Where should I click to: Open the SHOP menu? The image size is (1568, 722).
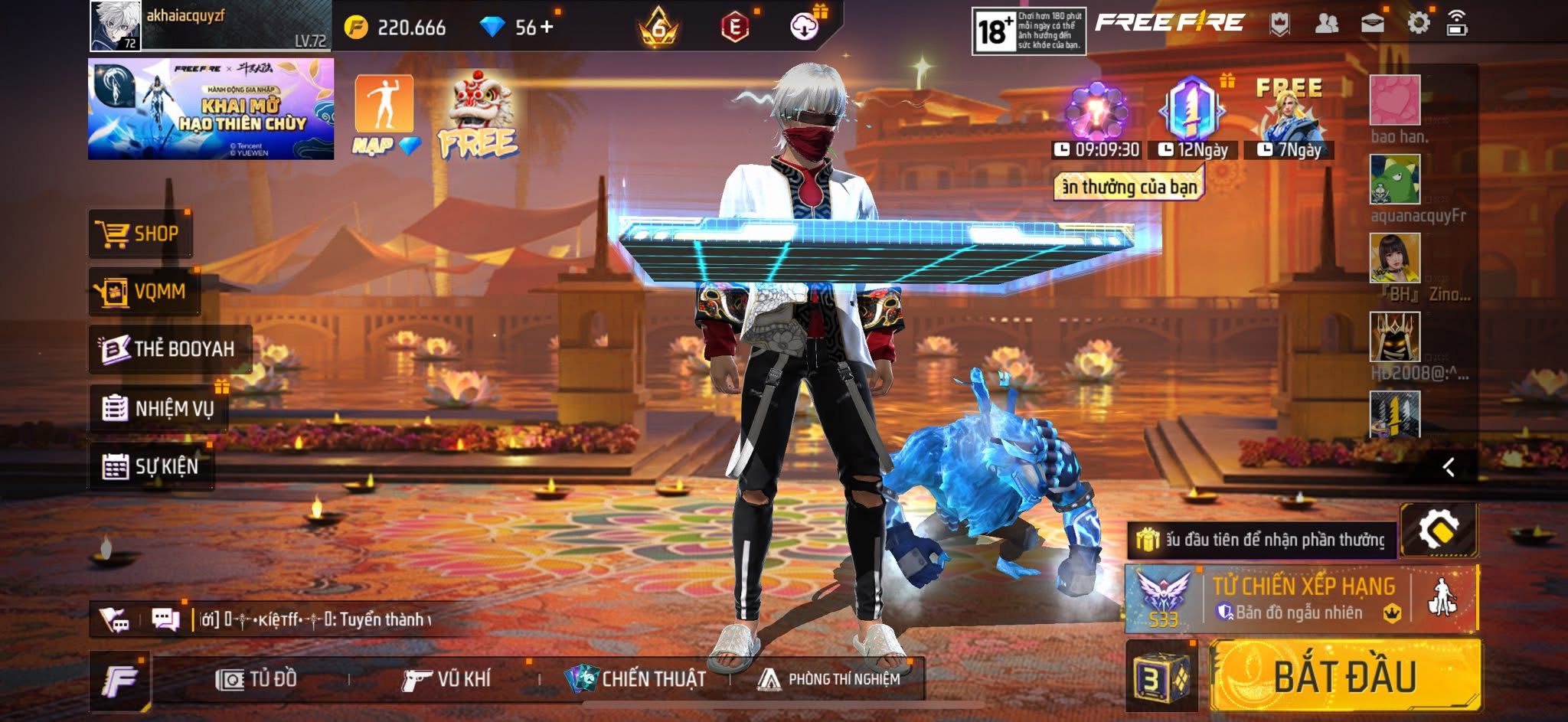pos(140,234)
